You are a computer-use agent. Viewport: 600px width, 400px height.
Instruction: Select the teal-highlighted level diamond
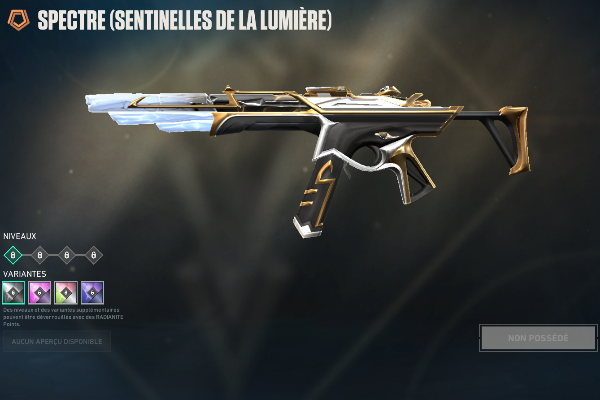click(14, 254)
